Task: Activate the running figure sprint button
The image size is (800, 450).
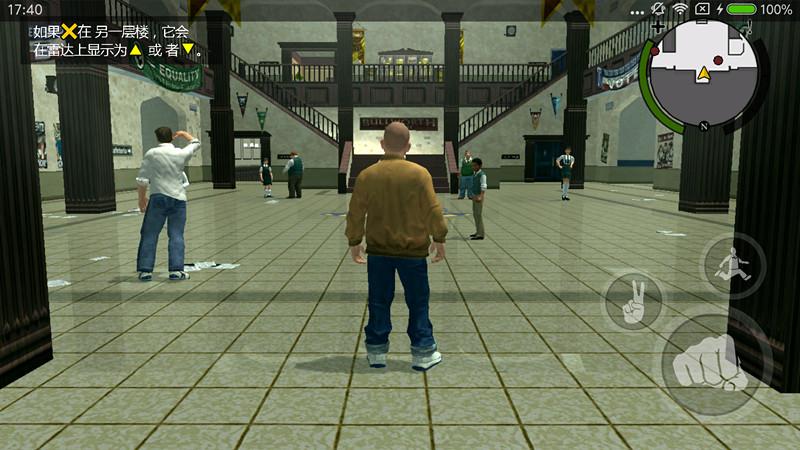Action: pos(733,266)
